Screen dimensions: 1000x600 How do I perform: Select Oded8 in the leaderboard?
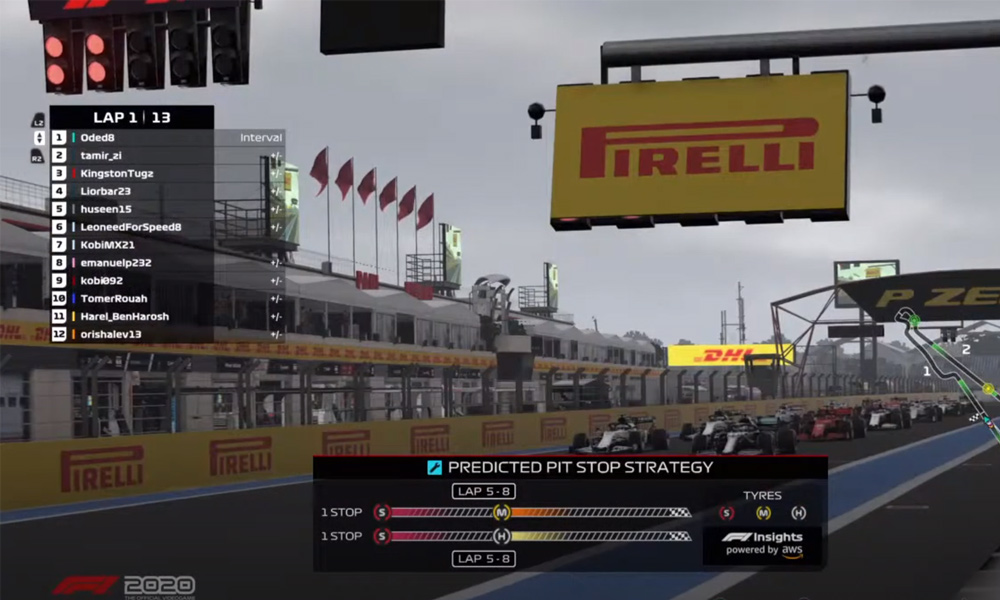tap(98, 138)
